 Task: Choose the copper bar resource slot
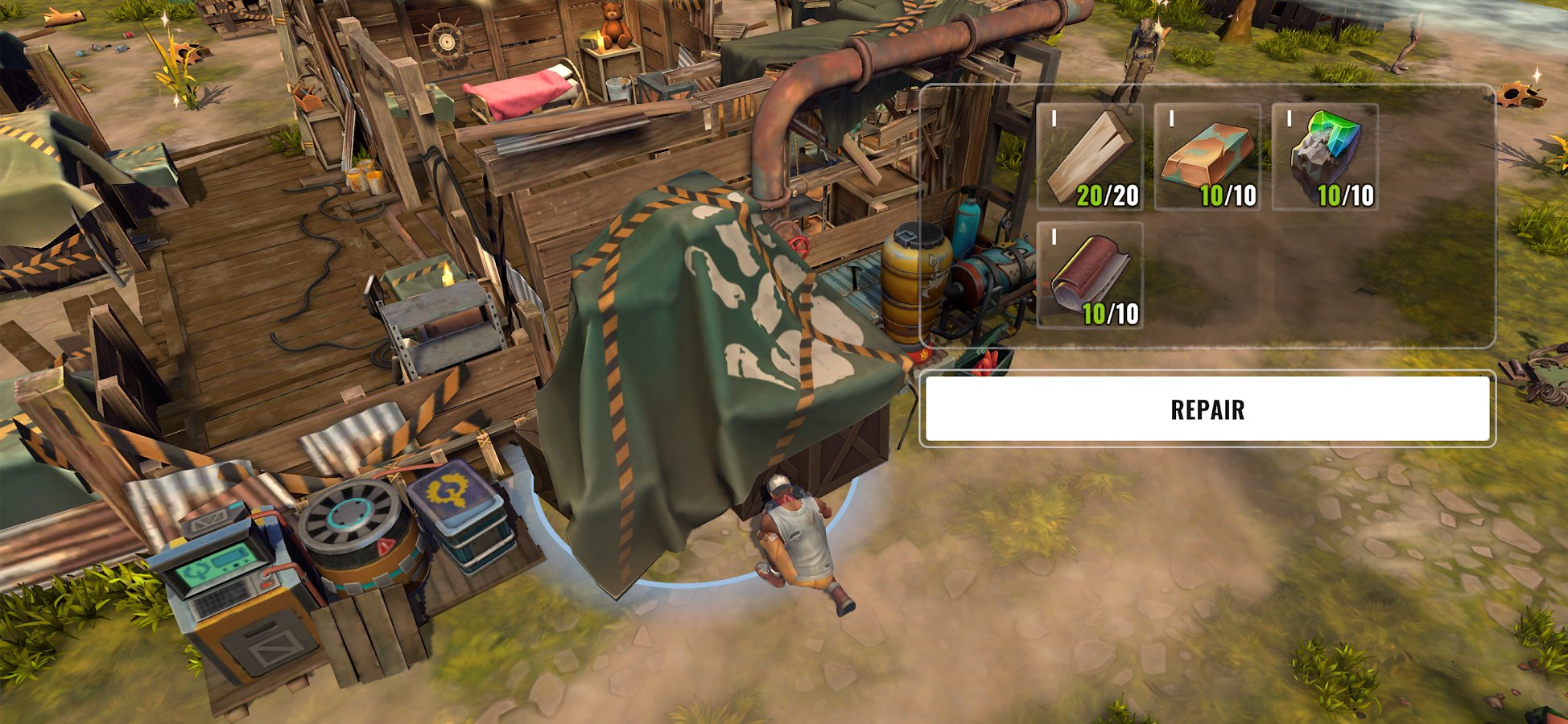[1207, 158]
